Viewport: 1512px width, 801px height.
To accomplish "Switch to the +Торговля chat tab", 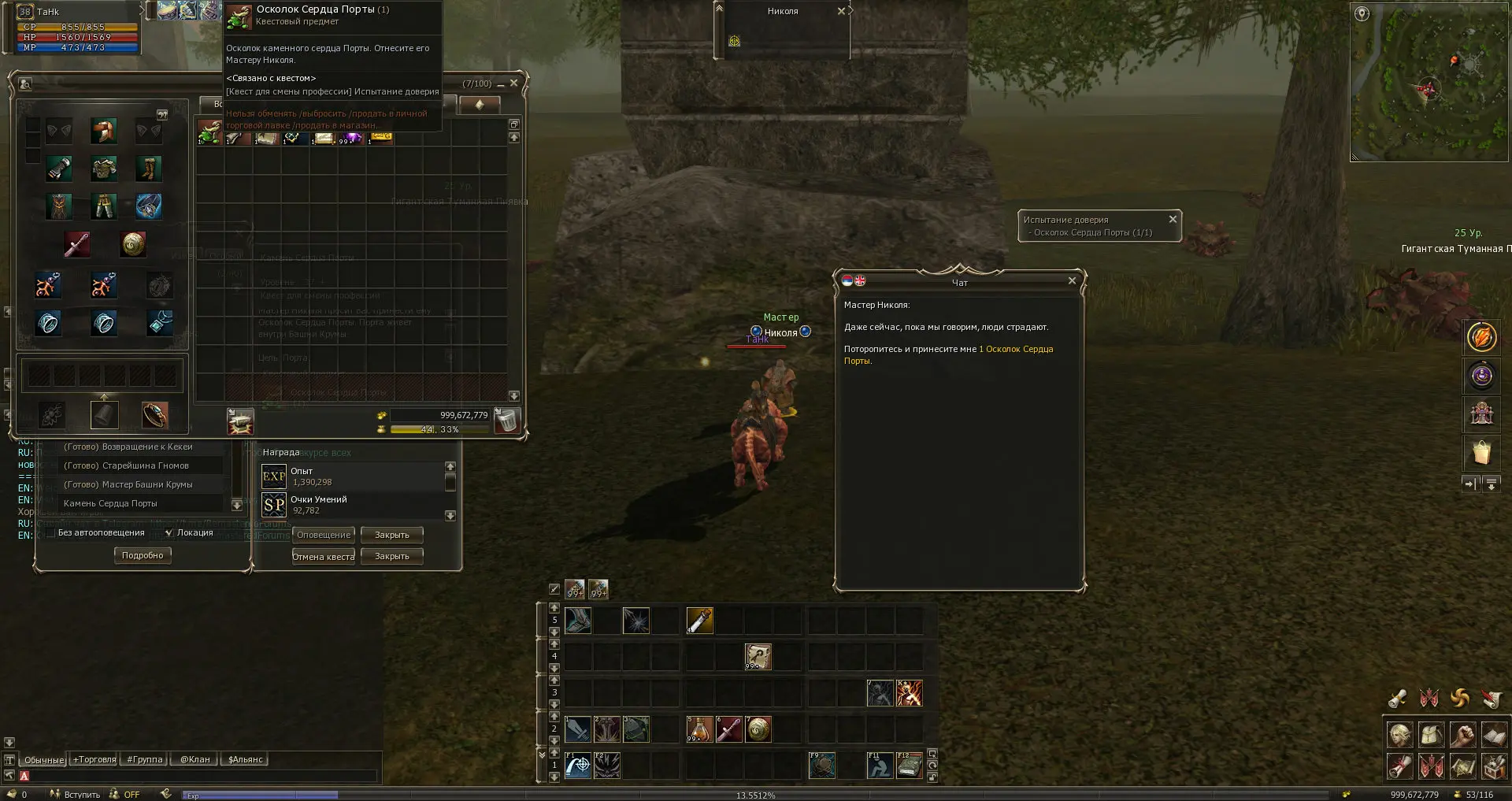I will 94,760.
